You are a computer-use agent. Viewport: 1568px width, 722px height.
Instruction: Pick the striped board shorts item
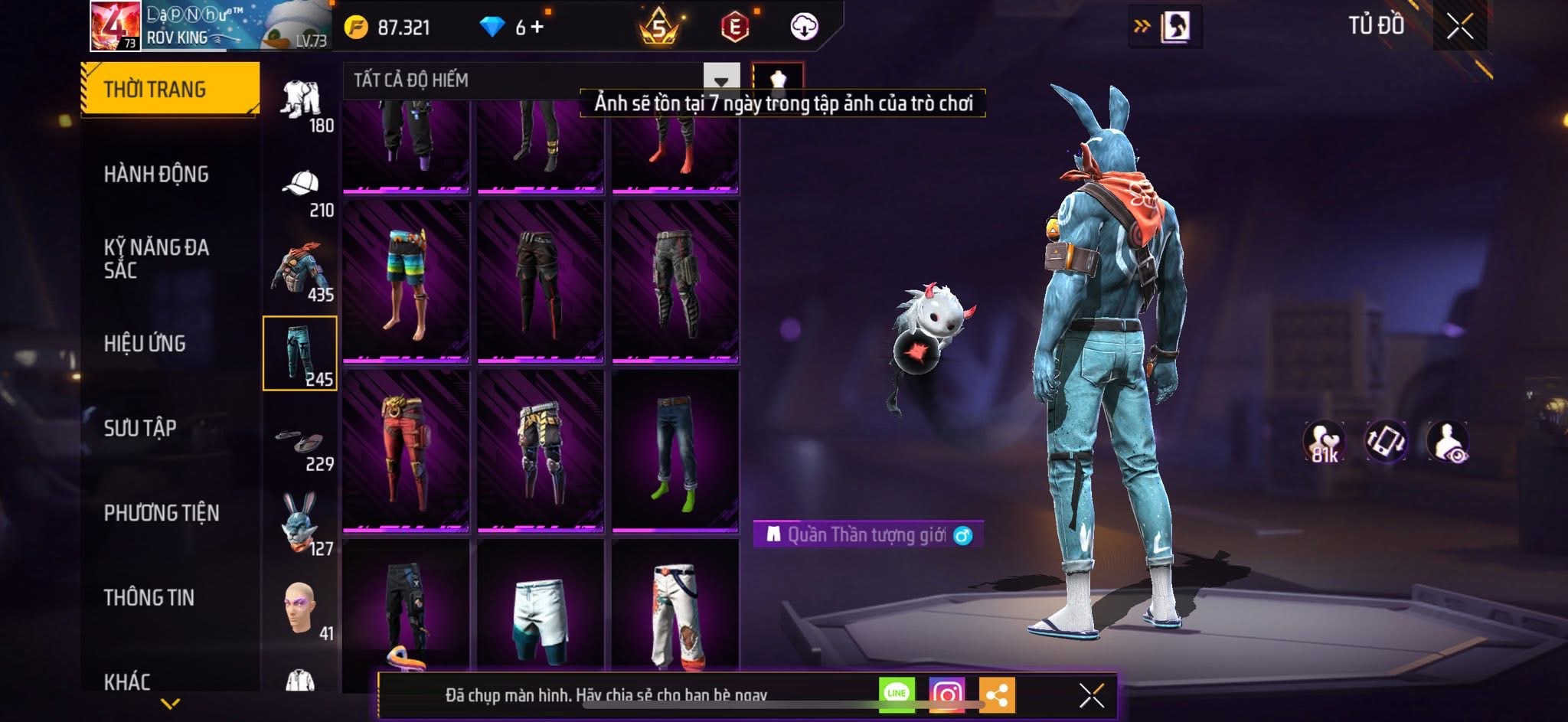[x=406, y=280]
